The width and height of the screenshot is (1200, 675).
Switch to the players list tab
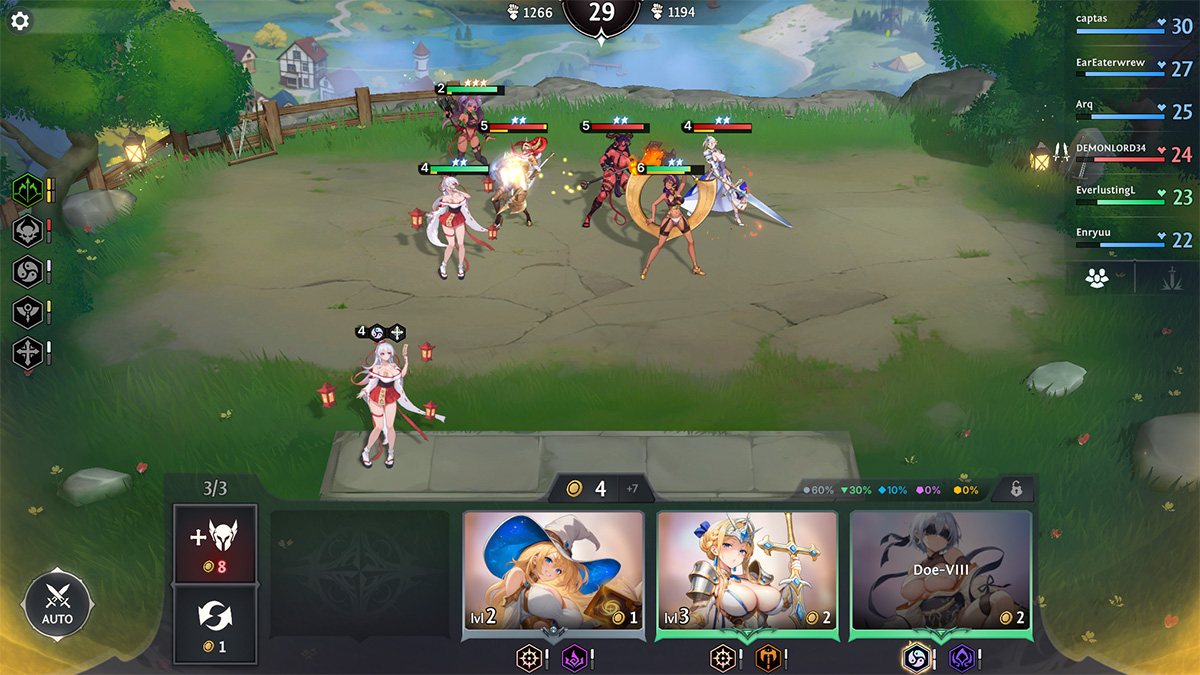coord(1098,278)
